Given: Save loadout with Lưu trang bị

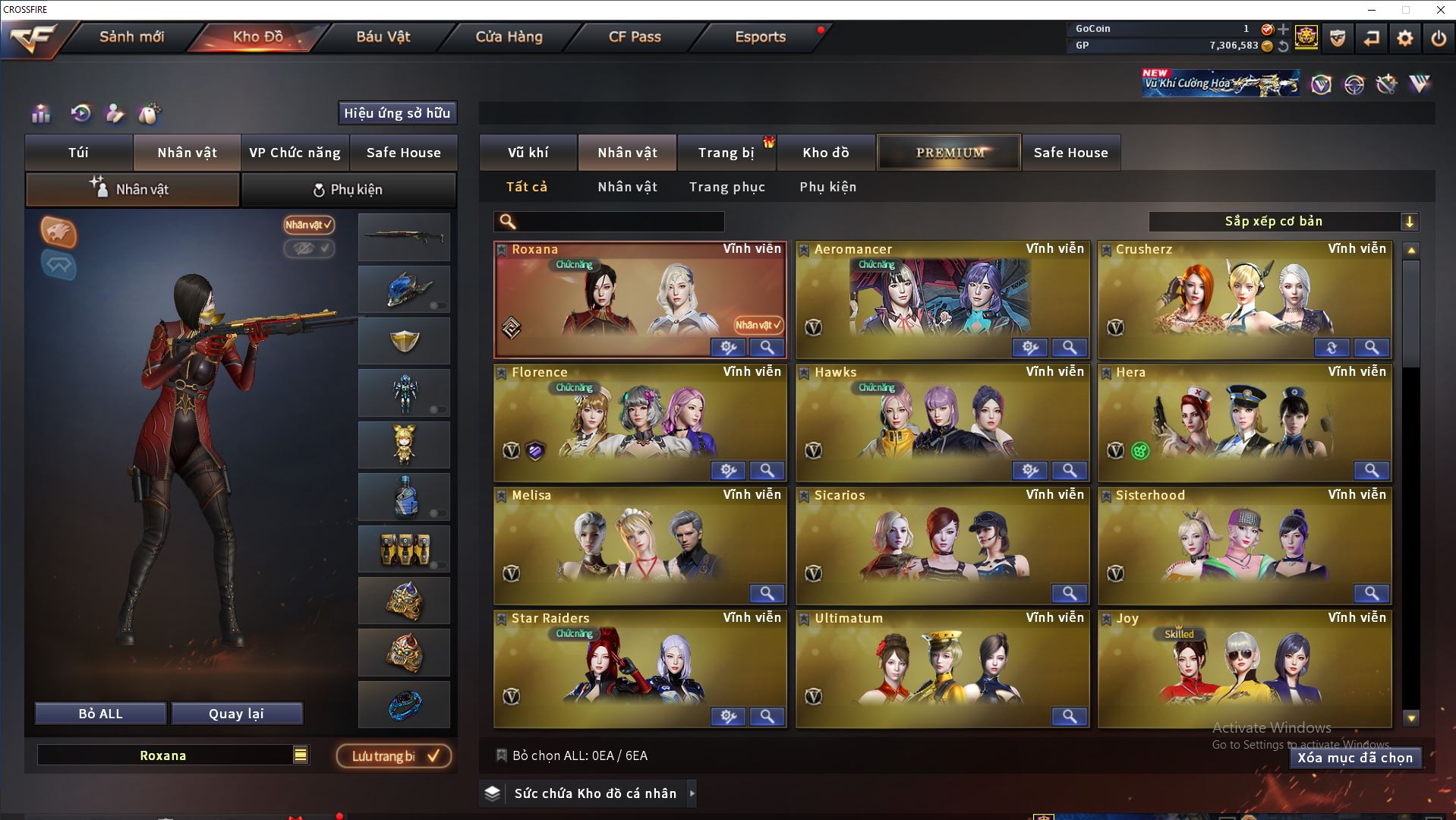Looking at the screenshot, I should coord(394,756).
